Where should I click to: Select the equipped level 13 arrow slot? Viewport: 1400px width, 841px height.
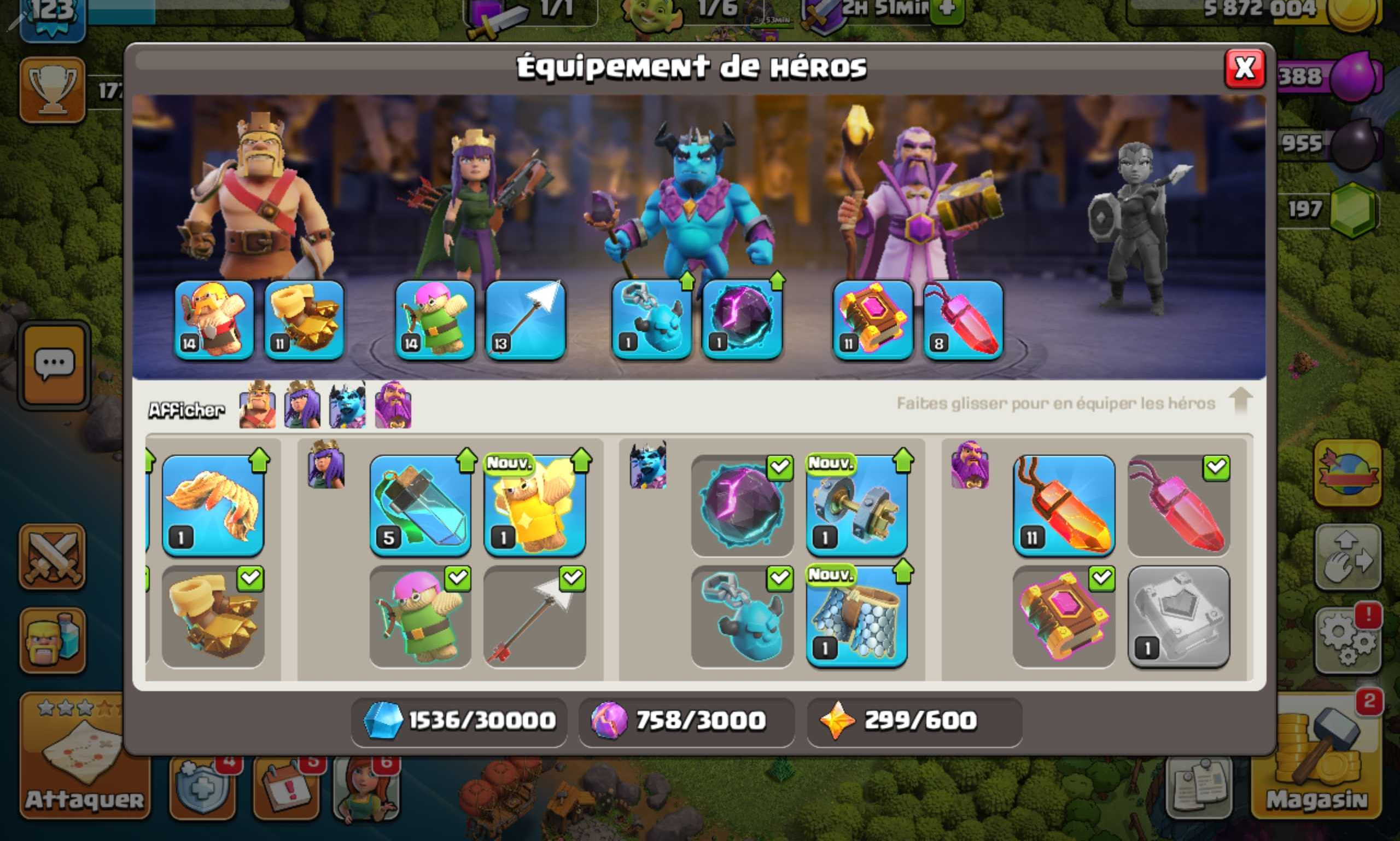(x=525, y=320)
